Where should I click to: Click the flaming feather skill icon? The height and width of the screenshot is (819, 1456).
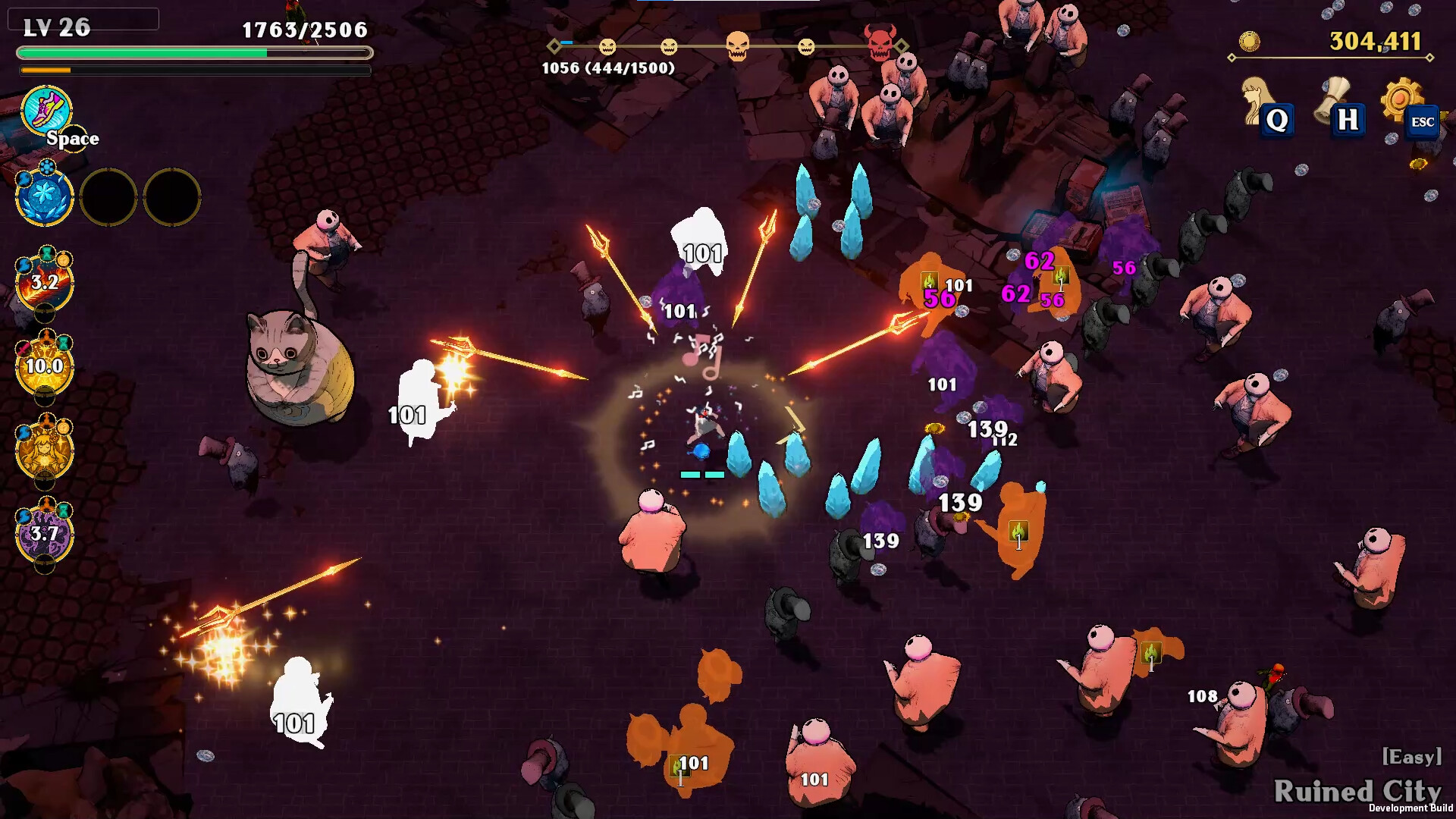[45, 283]
